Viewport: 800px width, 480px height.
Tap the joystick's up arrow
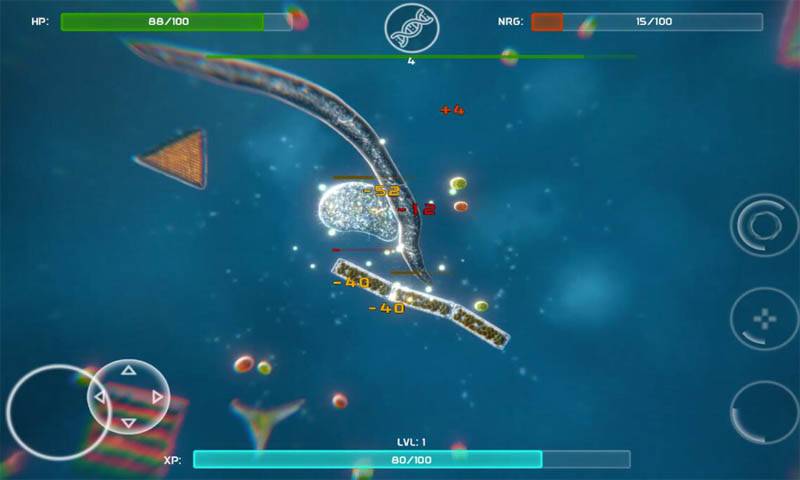click(128, 371)
